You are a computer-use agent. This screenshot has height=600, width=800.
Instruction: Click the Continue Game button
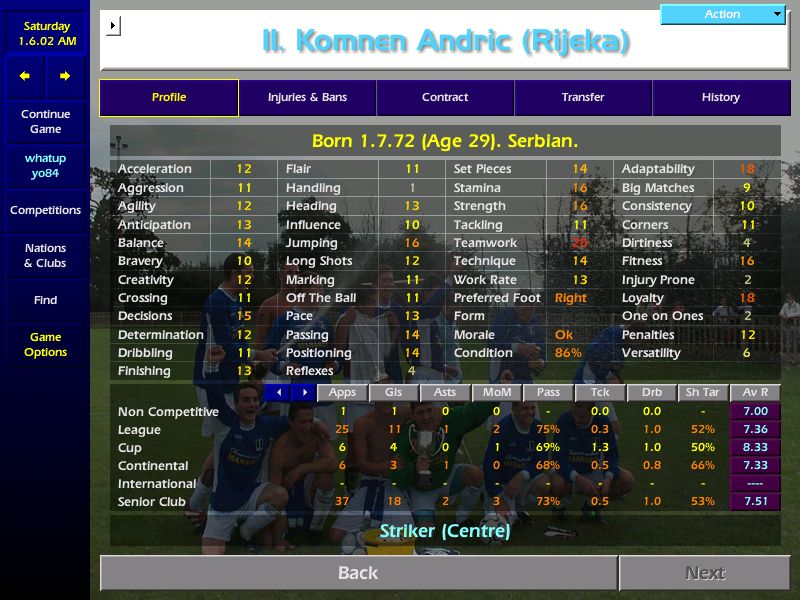point(45,122)
